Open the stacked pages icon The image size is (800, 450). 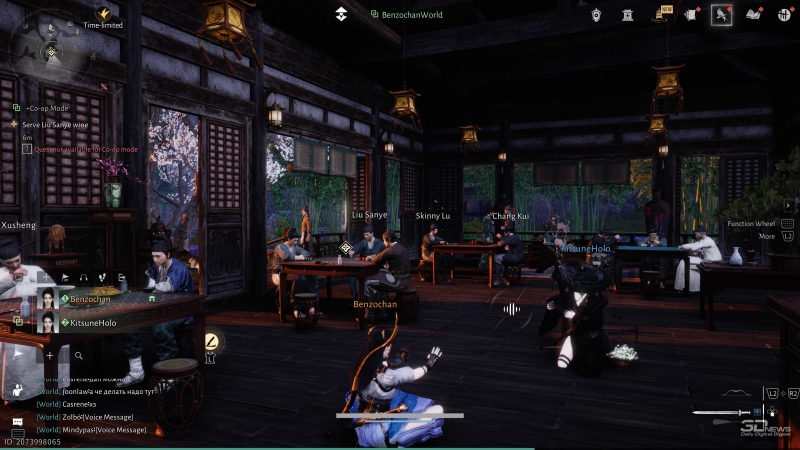pos(692,14)
